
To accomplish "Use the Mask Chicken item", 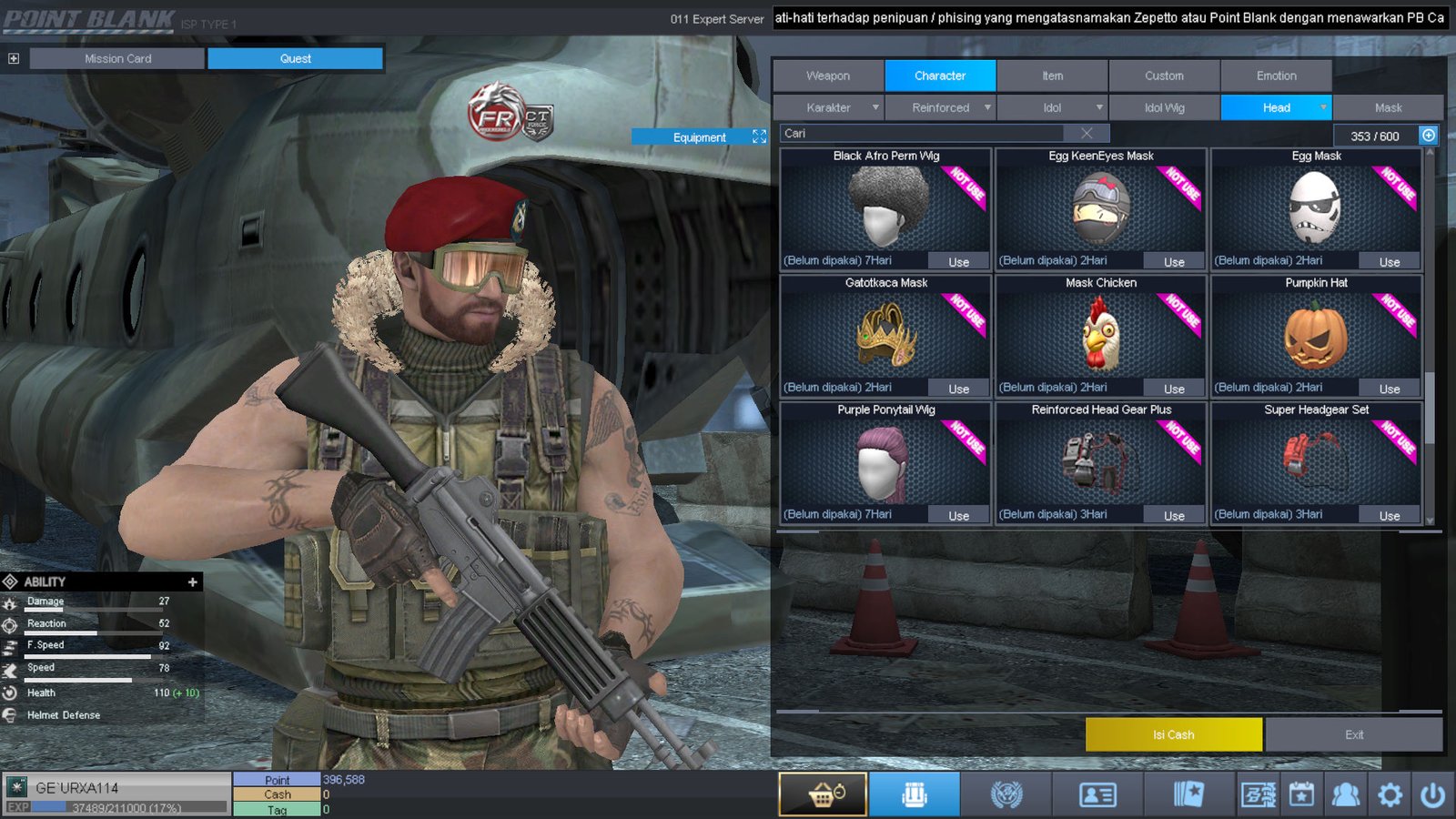I will pyautogui.click(x=1174, y=389).
